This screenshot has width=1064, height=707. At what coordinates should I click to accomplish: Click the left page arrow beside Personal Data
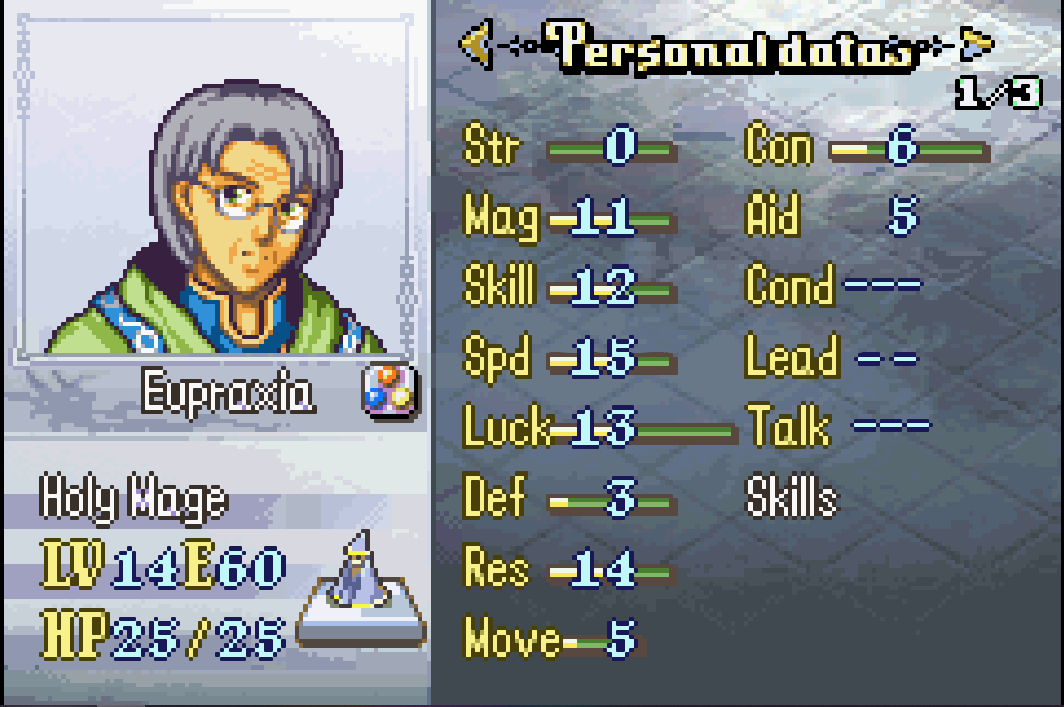point(476,44)
